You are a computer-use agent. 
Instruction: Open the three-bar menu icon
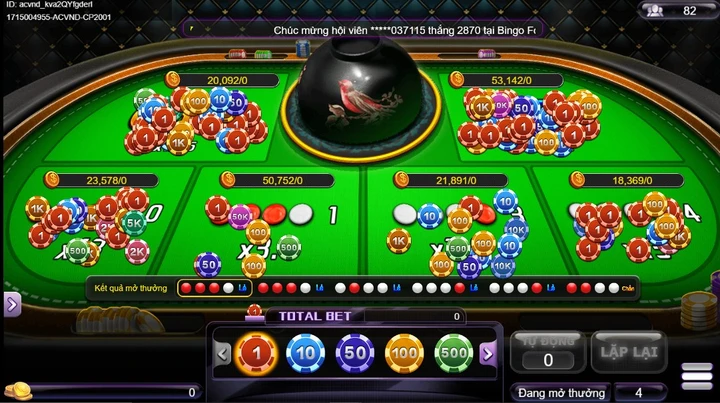tap(697, 376)
